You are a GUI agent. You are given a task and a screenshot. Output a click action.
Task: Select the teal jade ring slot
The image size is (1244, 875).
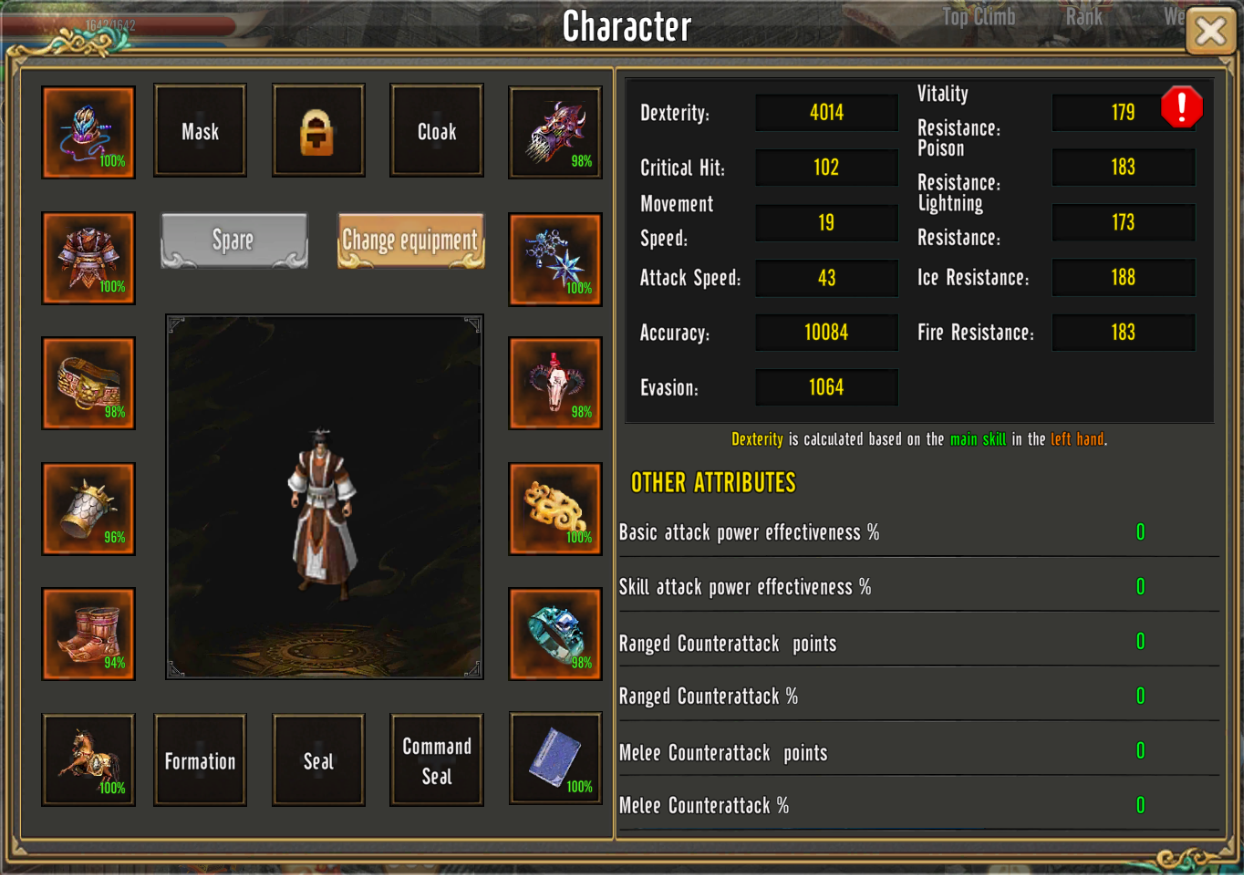555,633
